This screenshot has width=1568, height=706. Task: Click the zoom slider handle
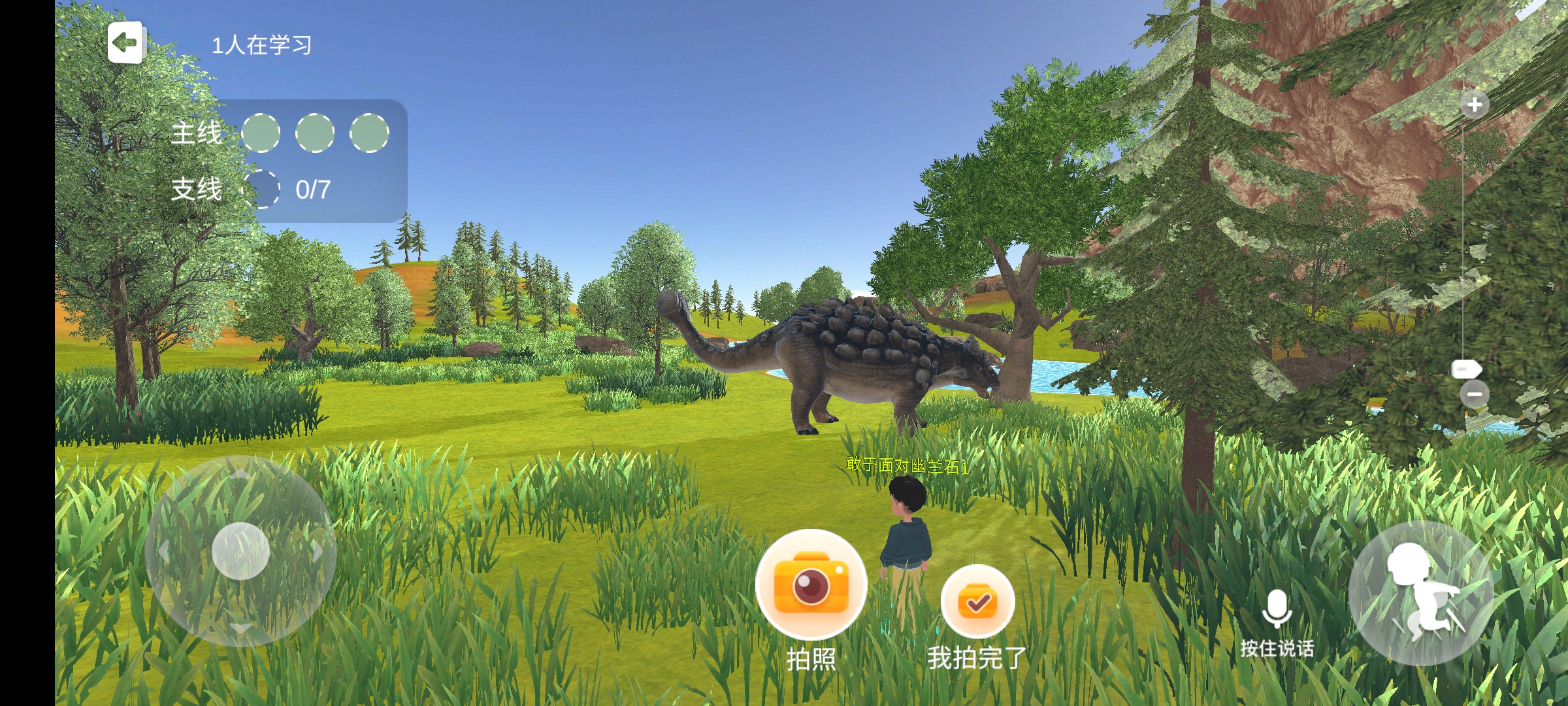1466,369
